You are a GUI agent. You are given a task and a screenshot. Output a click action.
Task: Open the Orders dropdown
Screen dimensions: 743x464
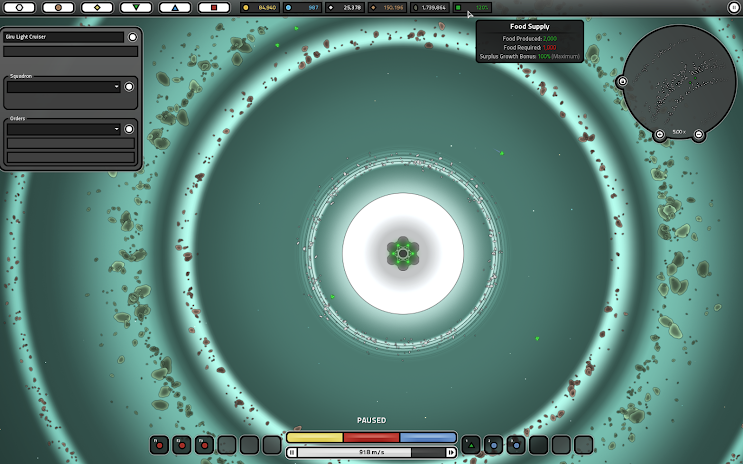click(x=63, y=129)
